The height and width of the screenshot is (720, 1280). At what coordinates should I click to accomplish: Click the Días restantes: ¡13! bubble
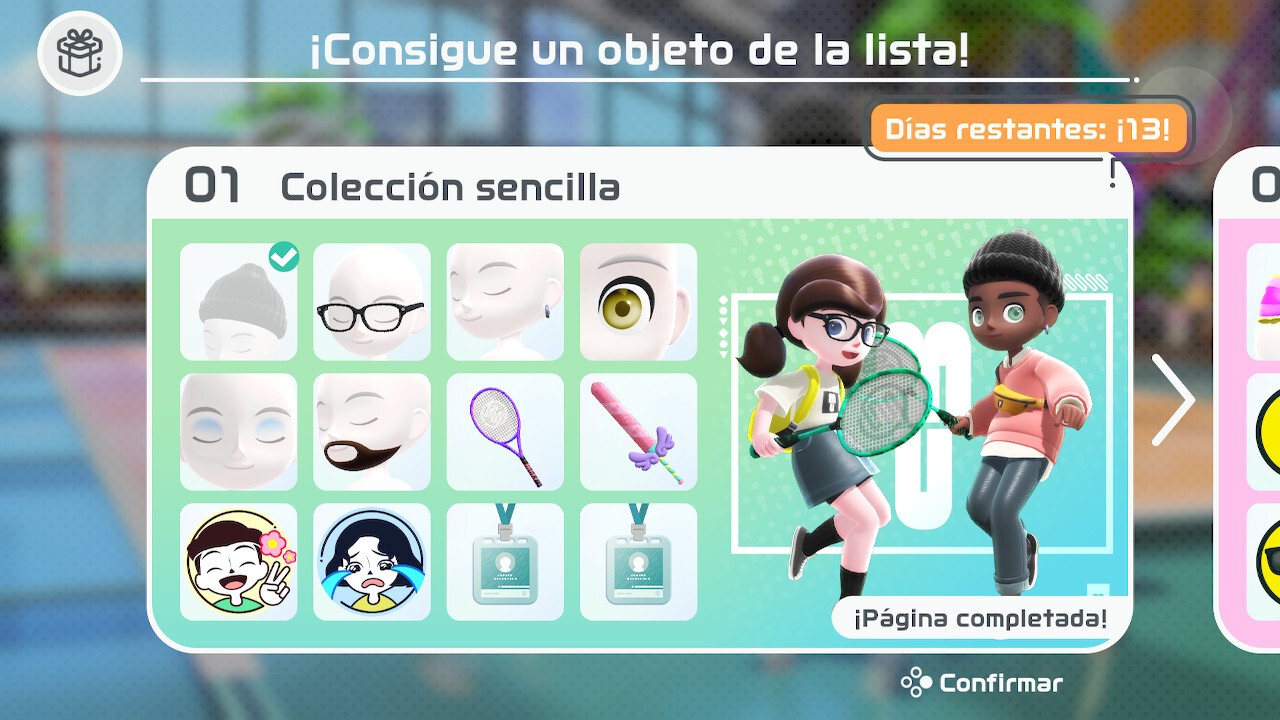pyautogui.click(x=1030, y=127)
